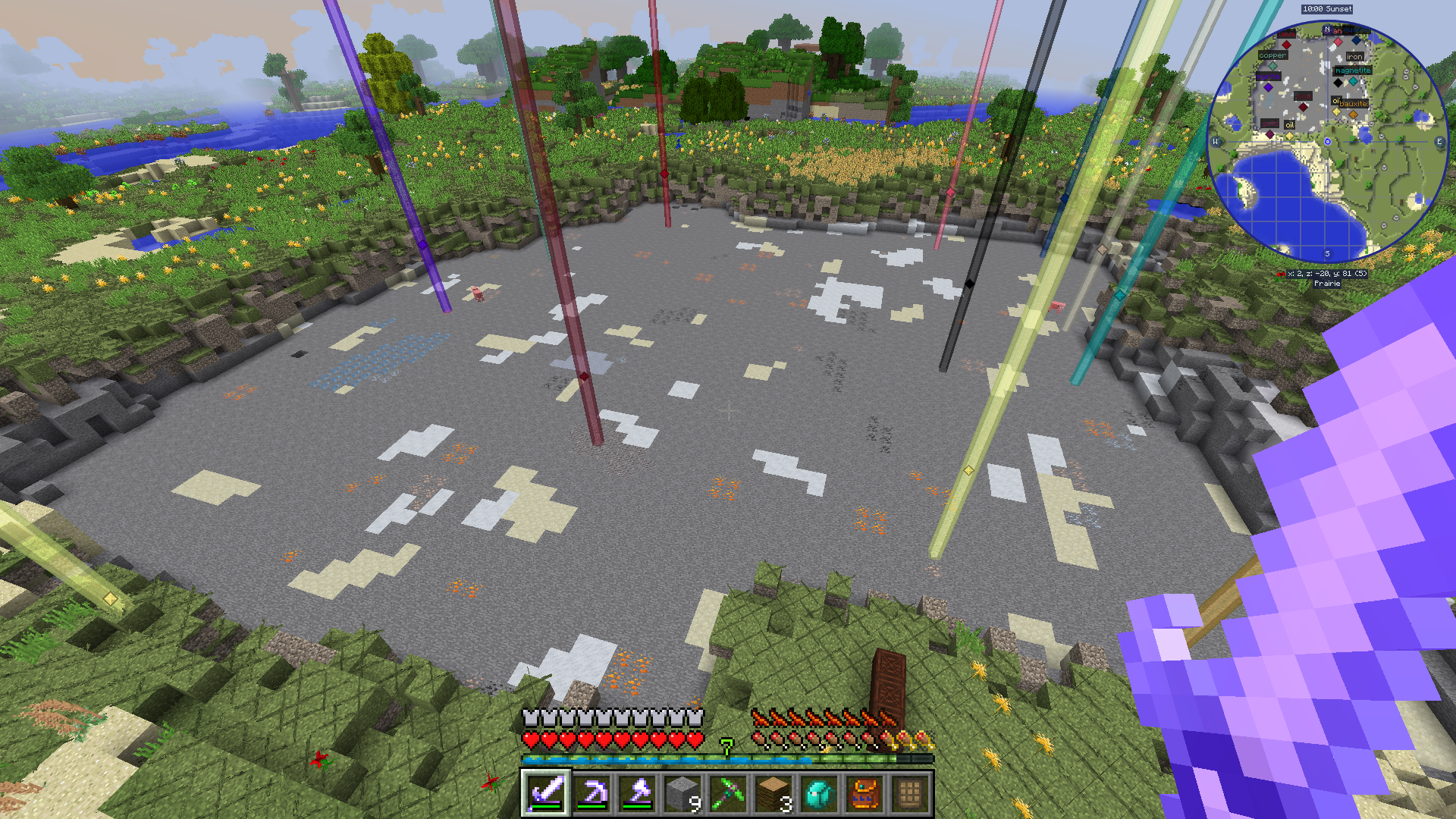
Task: Select the purple pickaxe hotbar slot
Action: pyautogui.click(x=591, y=793)
